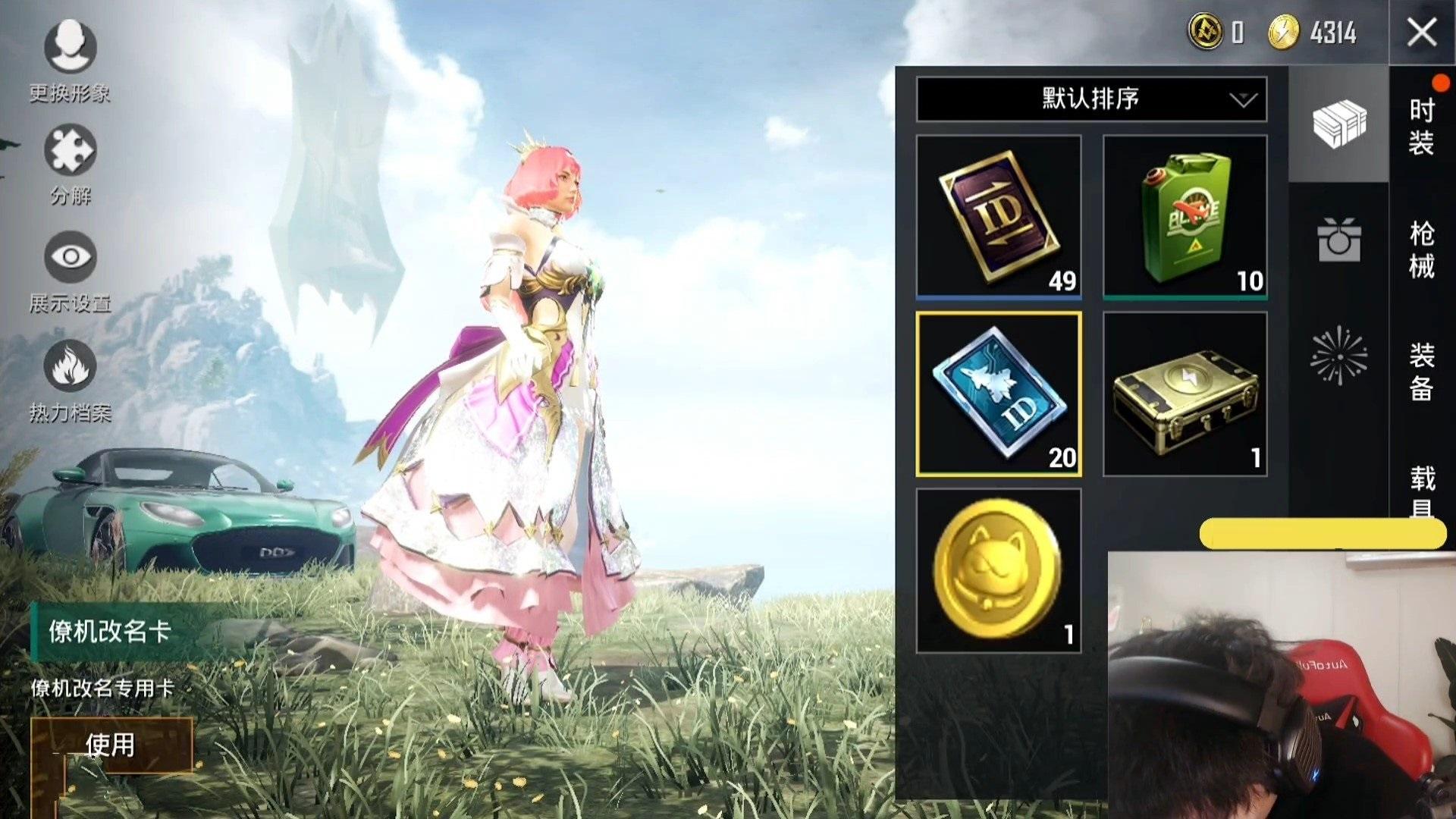Viewport: 1456px width, 819px height.
Task: Pick the gold lightning supply crate
Action: click(1185, 394)
